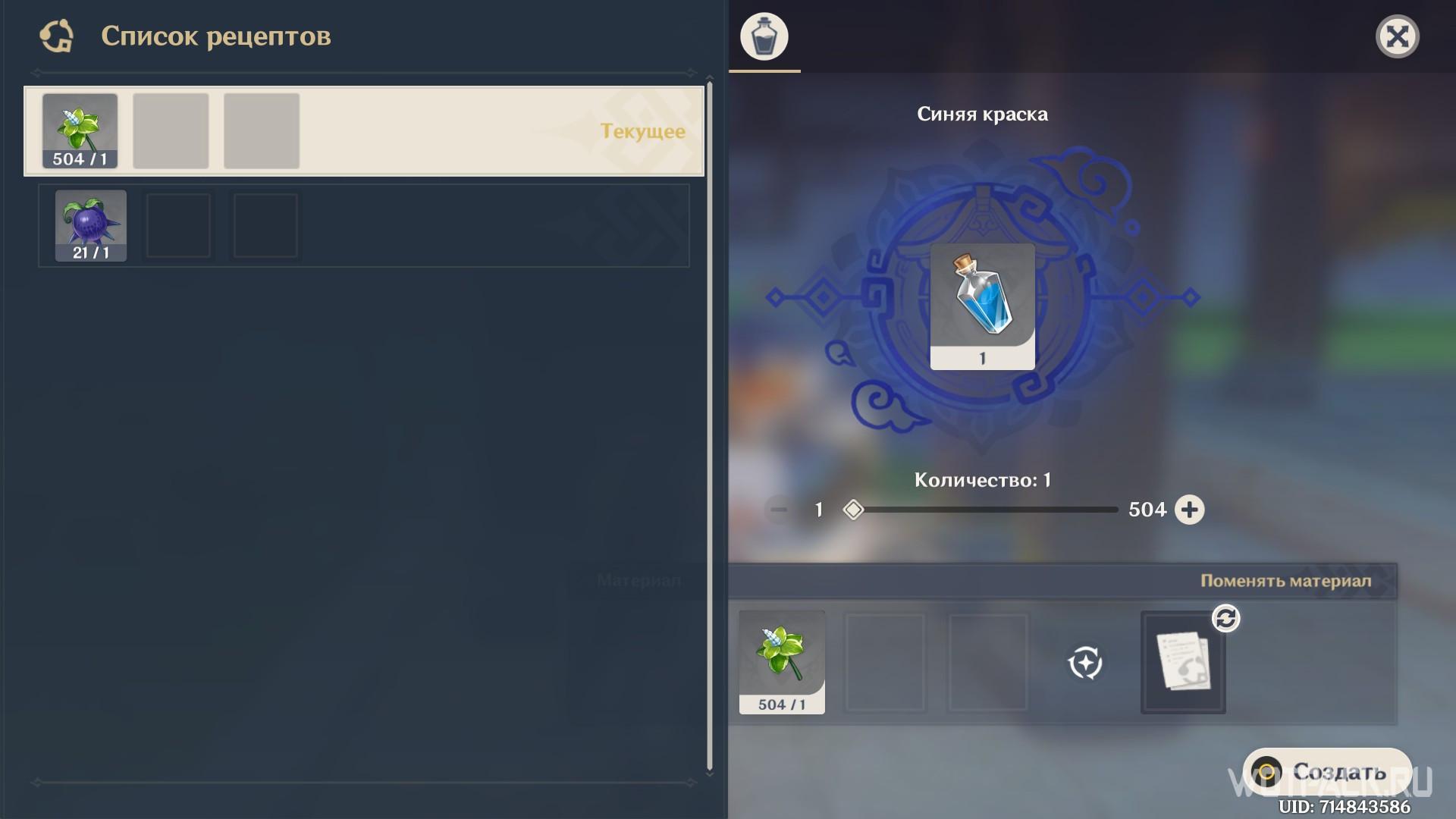This screenshot has width=1456, height=819.
Task: Switch to the potion bottle tab
Action: [764, 36]
